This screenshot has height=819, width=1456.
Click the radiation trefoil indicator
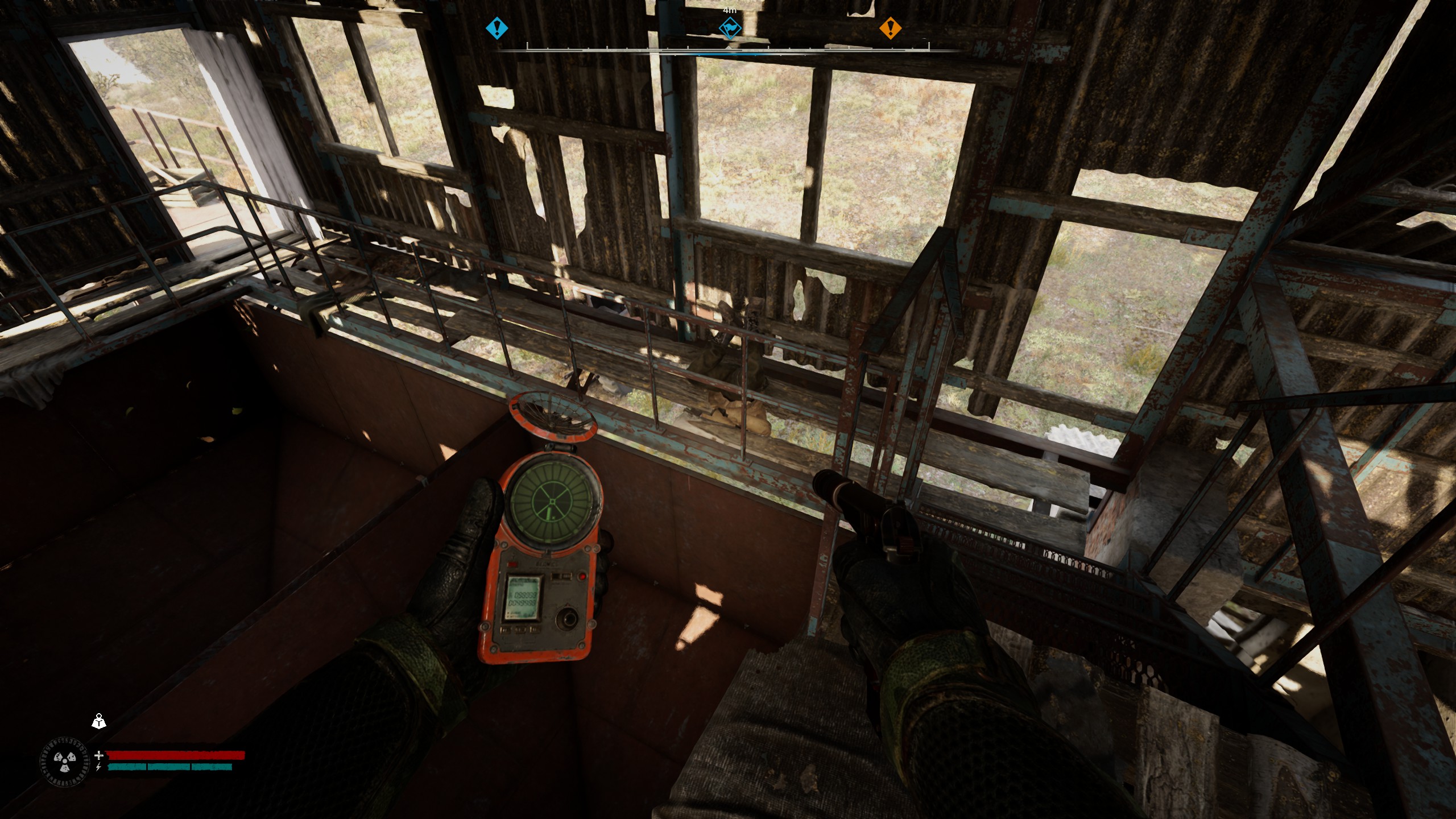tap(65, 762)
